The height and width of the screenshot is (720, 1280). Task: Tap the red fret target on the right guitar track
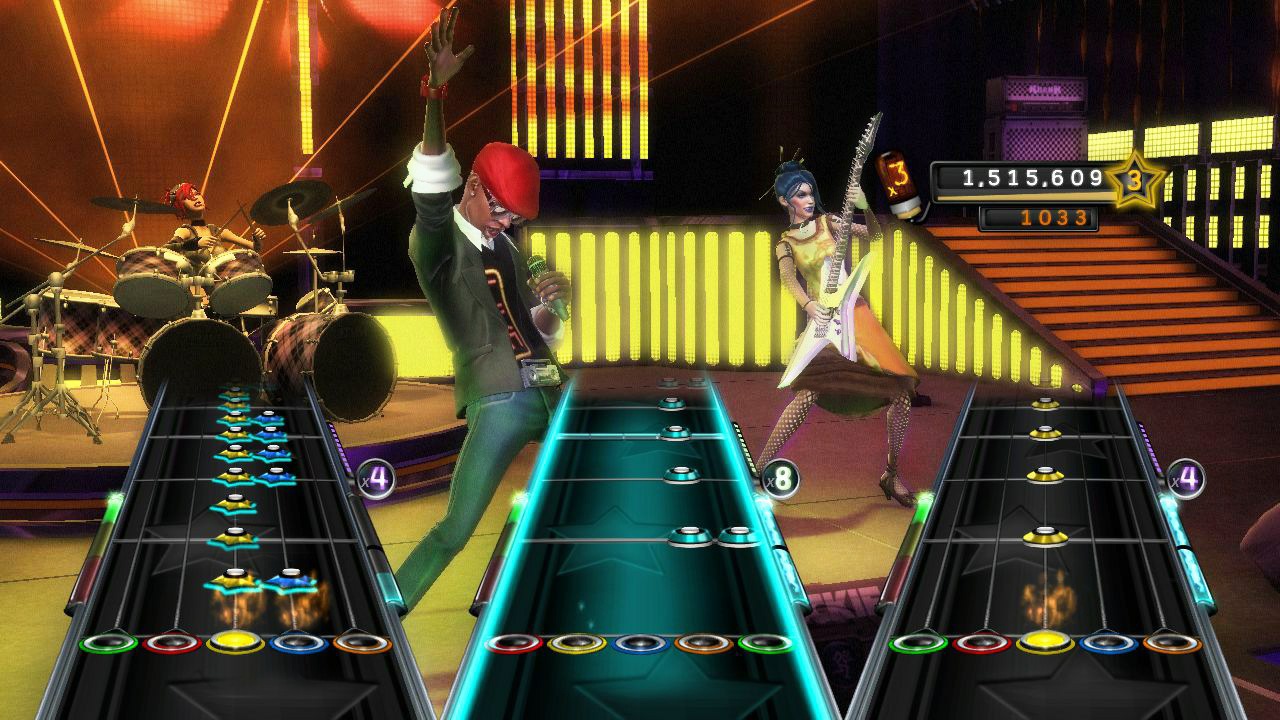point(982,643)
